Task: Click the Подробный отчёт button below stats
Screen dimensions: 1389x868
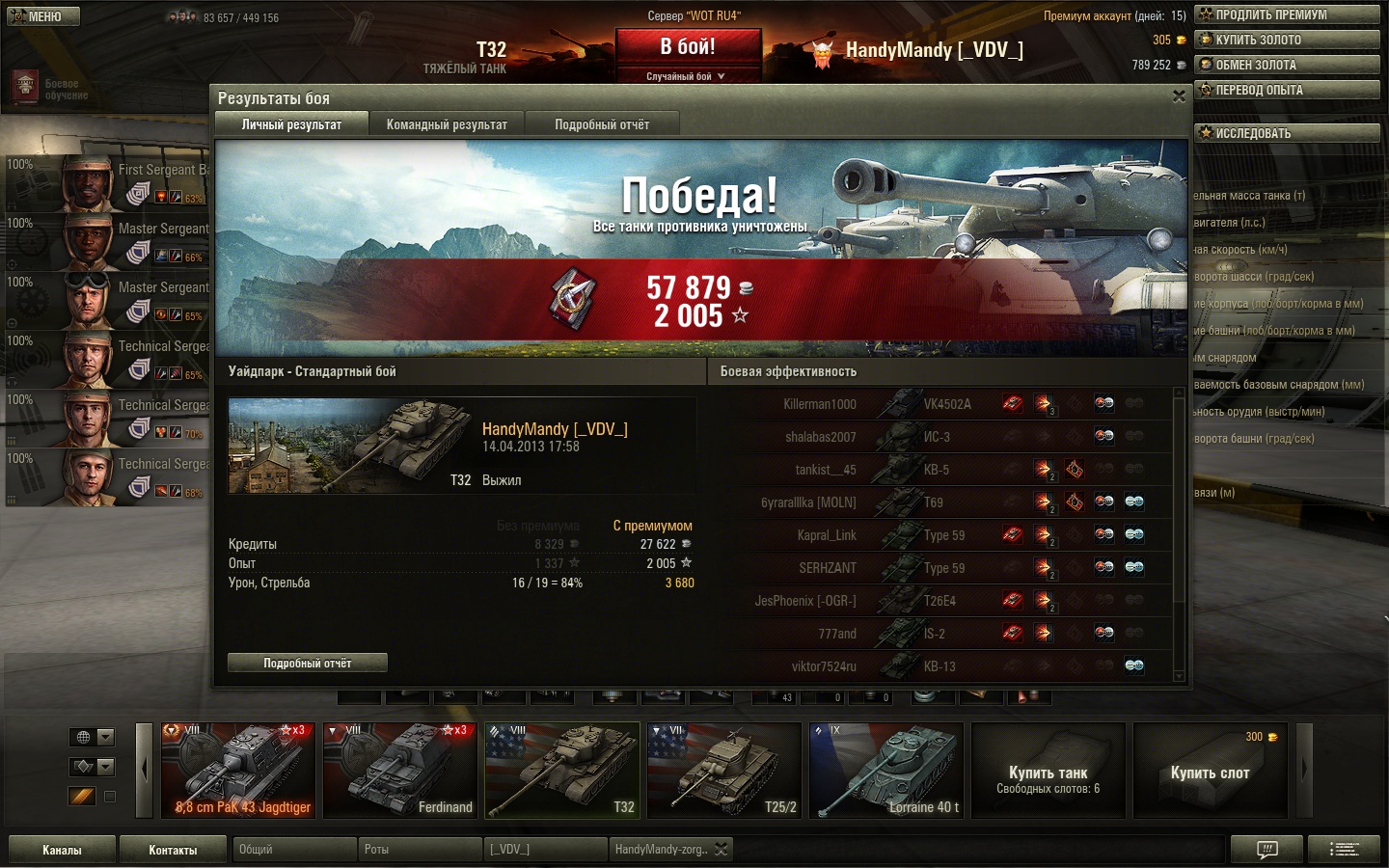Action: coord(308,663)
